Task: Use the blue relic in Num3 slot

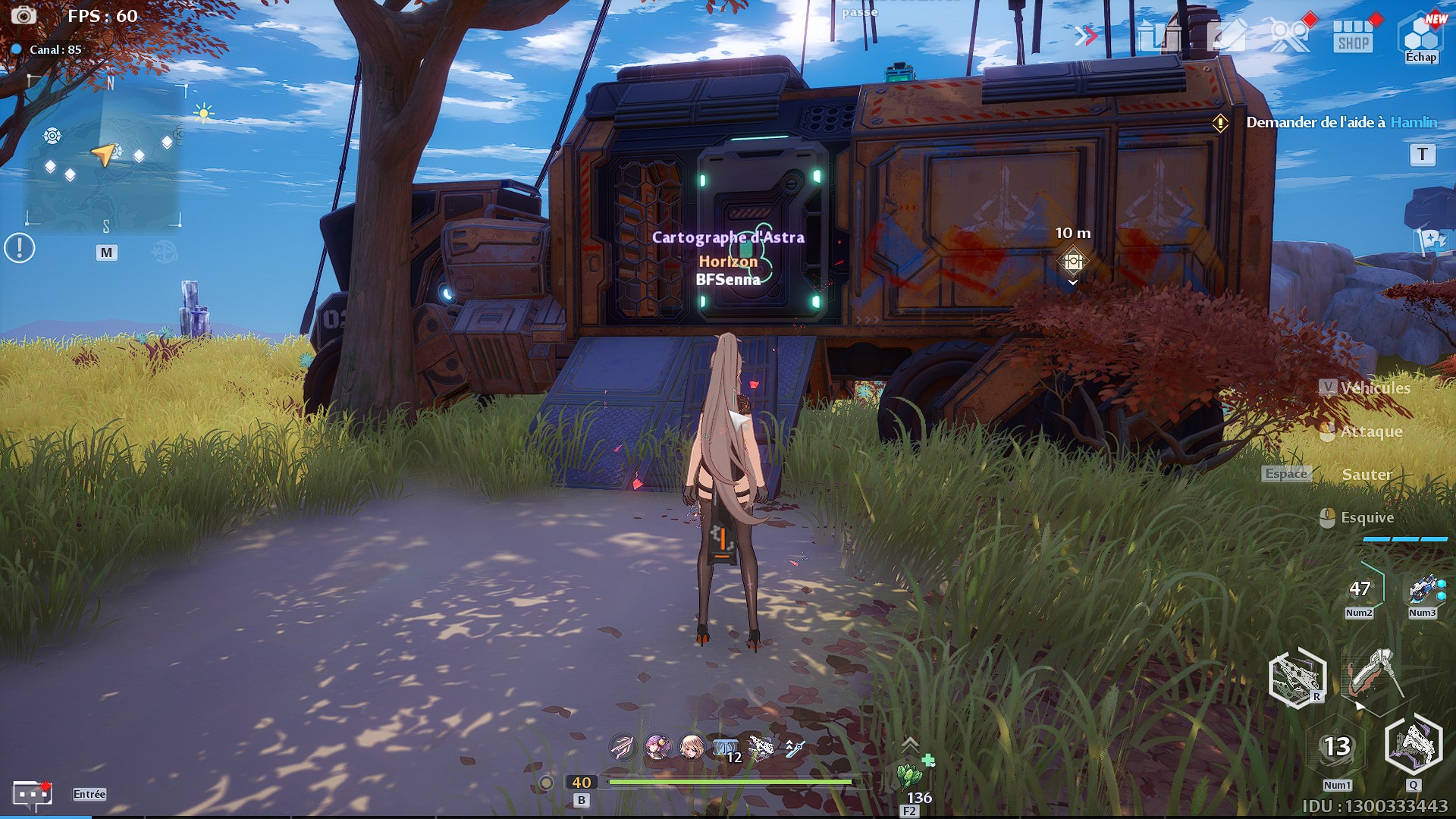Action: (1423, 590)
